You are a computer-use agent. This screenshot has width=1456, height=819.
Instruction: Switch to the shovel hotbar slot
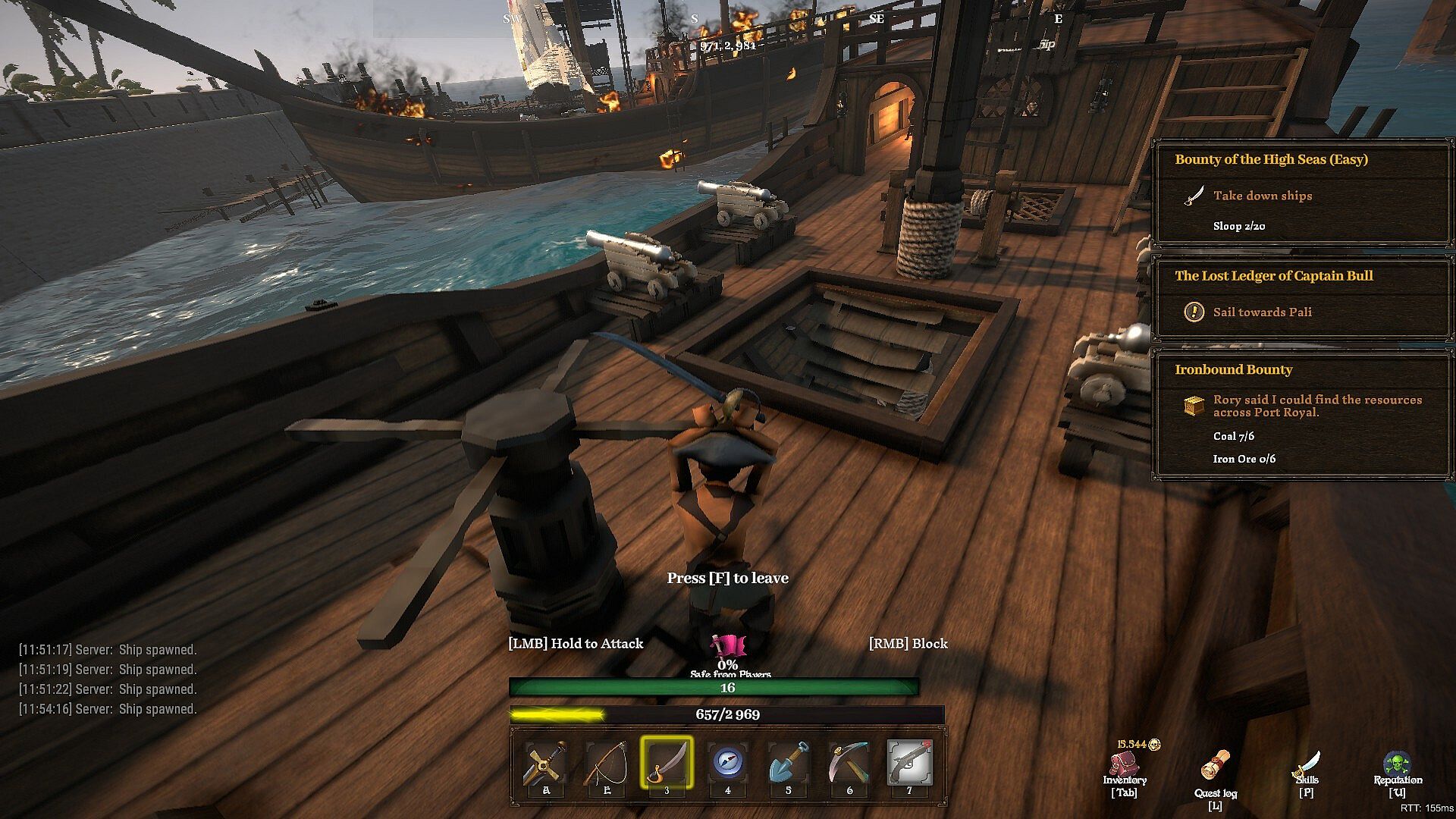click(788, 763)
